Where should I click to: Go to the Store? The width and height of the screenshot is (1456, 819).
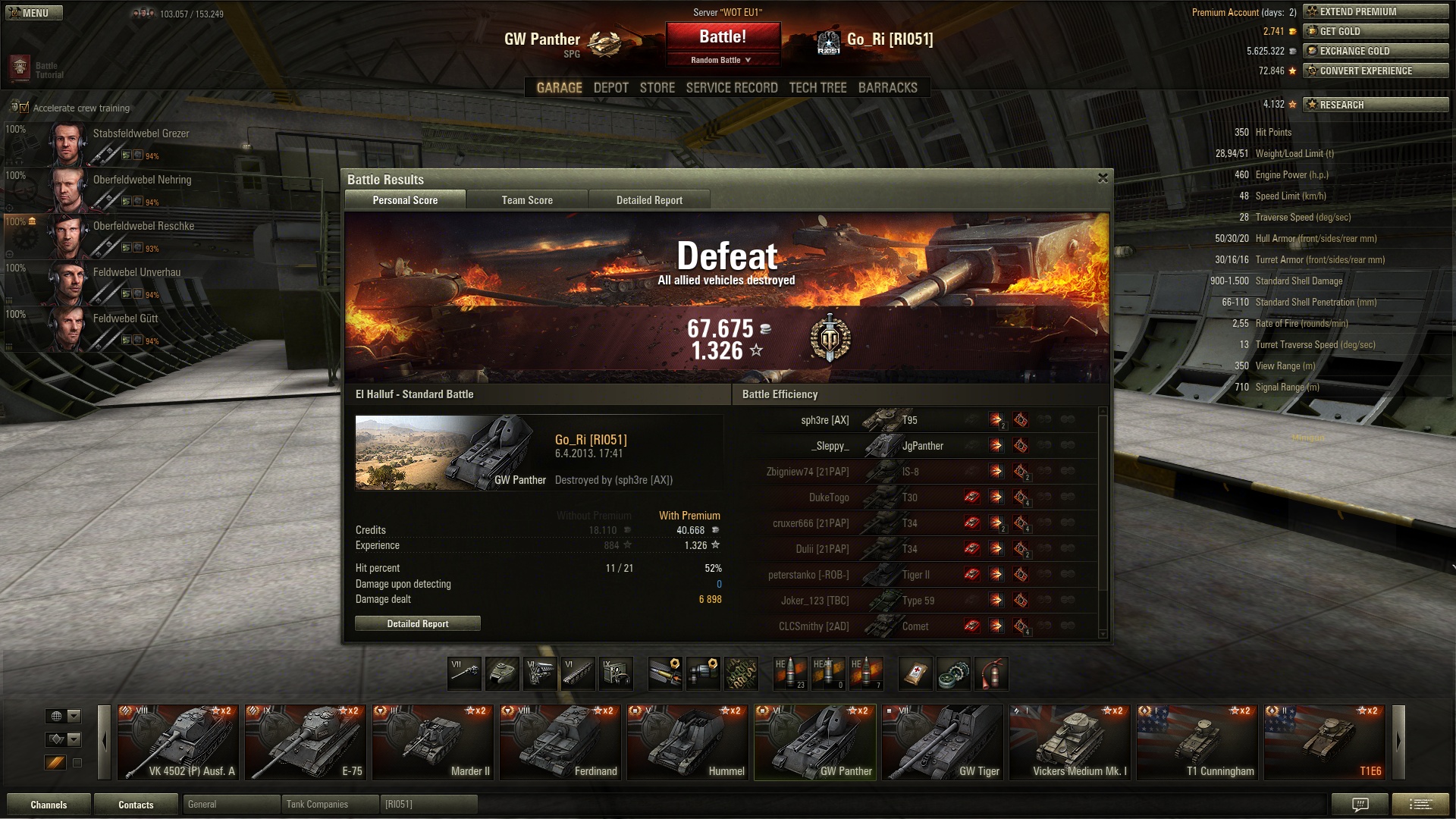pyautogui.click(x=657, y=88)
